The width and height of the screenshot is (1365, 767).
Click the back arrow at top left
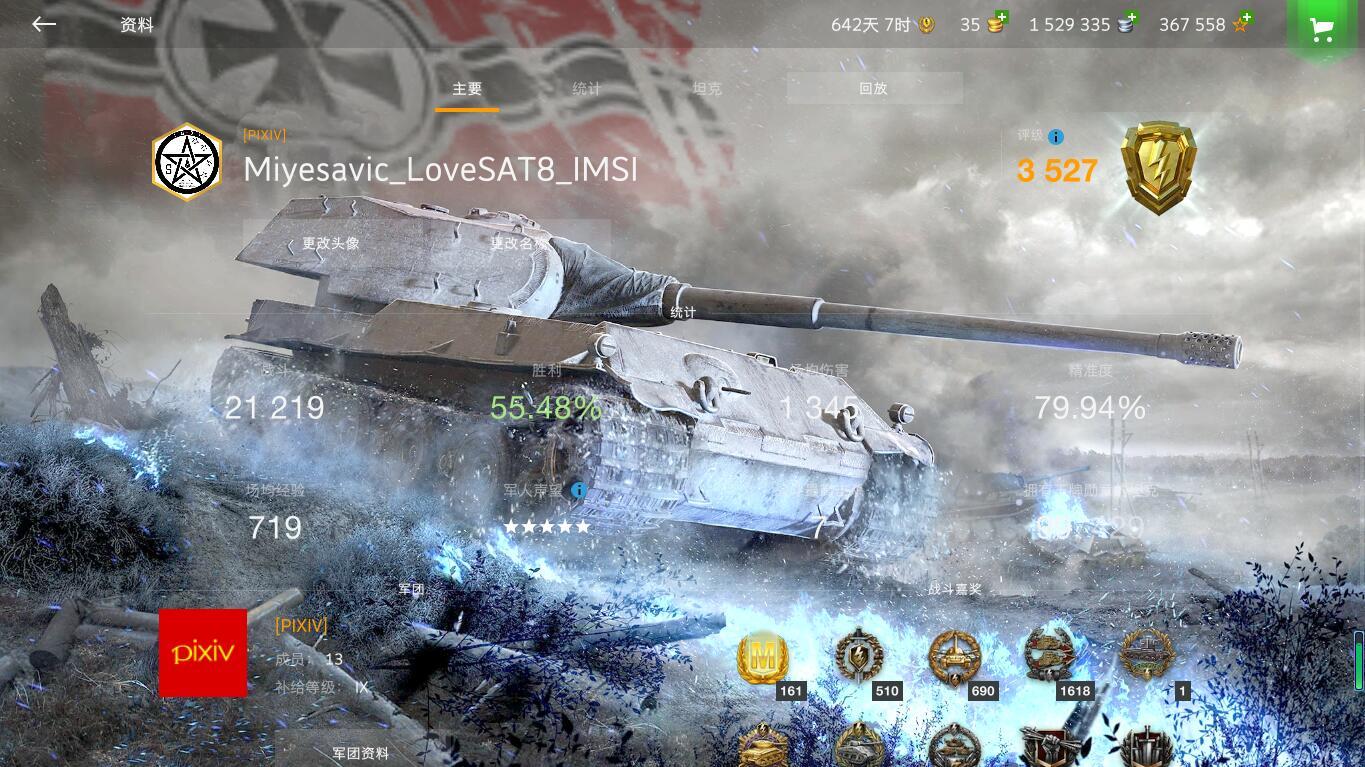click(43, 24)
